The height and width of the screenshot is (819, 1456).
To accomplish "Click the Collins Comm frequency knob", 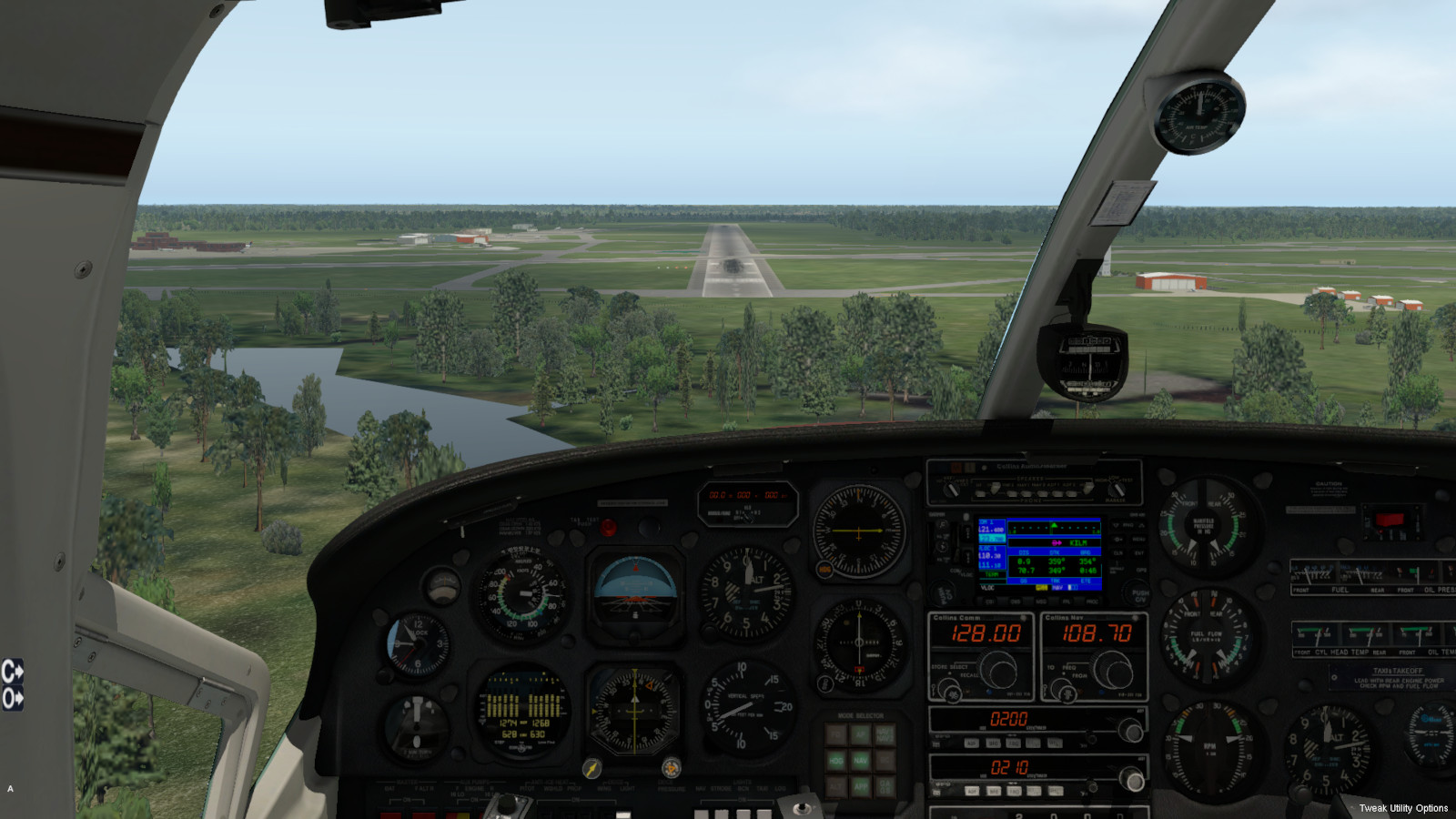I will coord(997,672).
